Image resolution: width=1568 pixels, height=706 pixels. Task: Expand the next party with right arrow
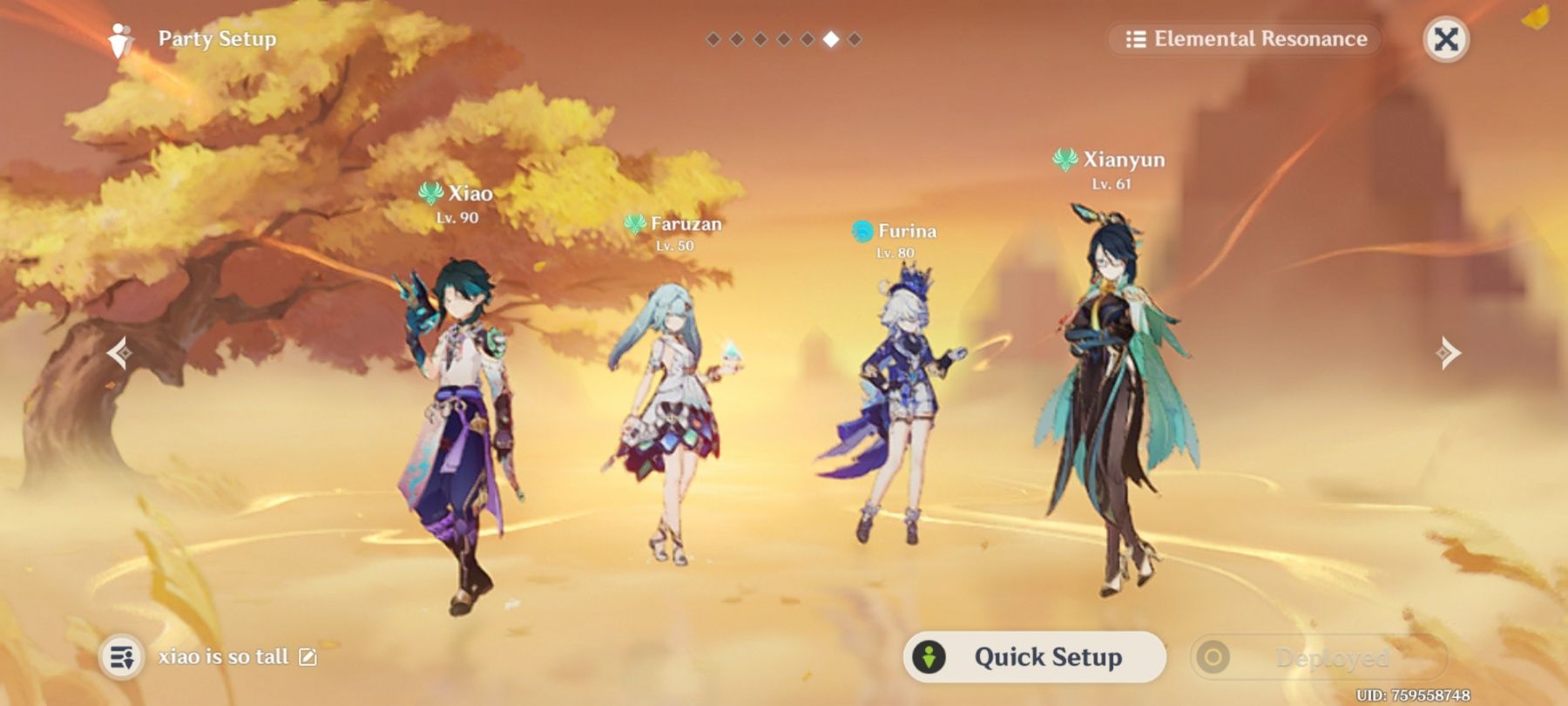point(1448,352)
